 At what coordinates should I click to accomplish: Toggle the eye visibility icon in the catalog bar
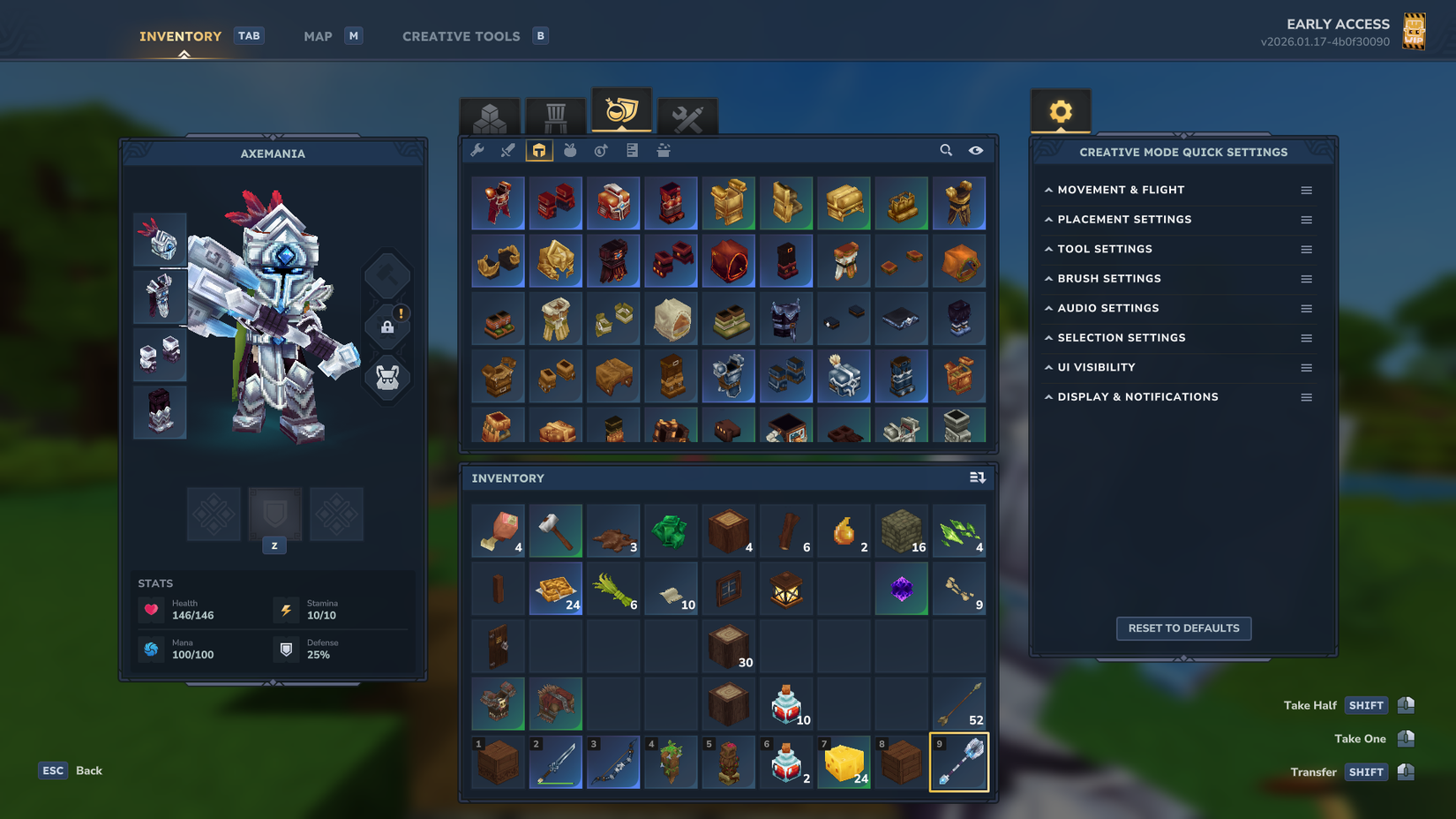976,151
